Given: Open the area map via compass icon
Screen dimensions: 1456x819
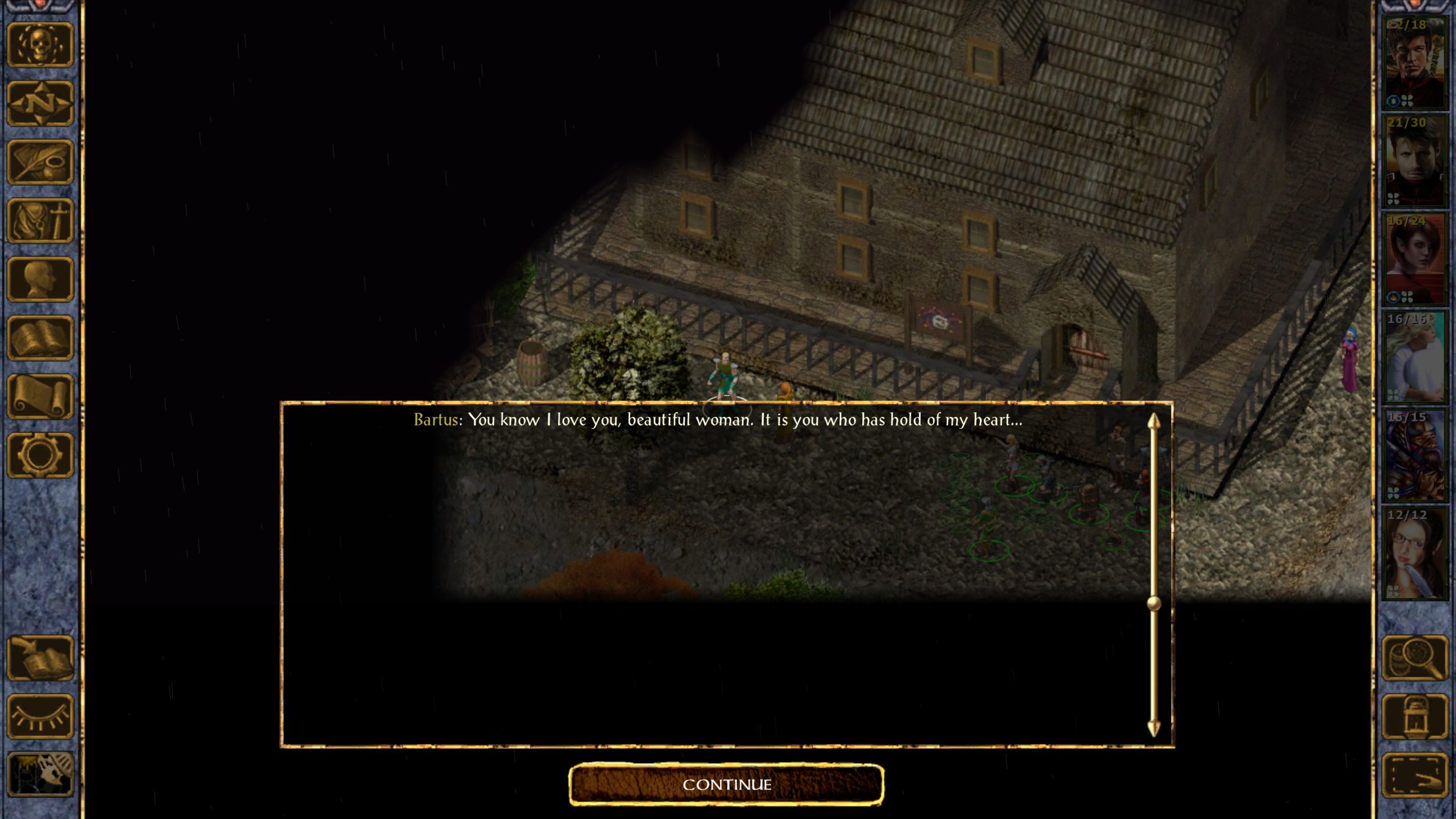Looking at the screenshot, I should click(40, 103).
